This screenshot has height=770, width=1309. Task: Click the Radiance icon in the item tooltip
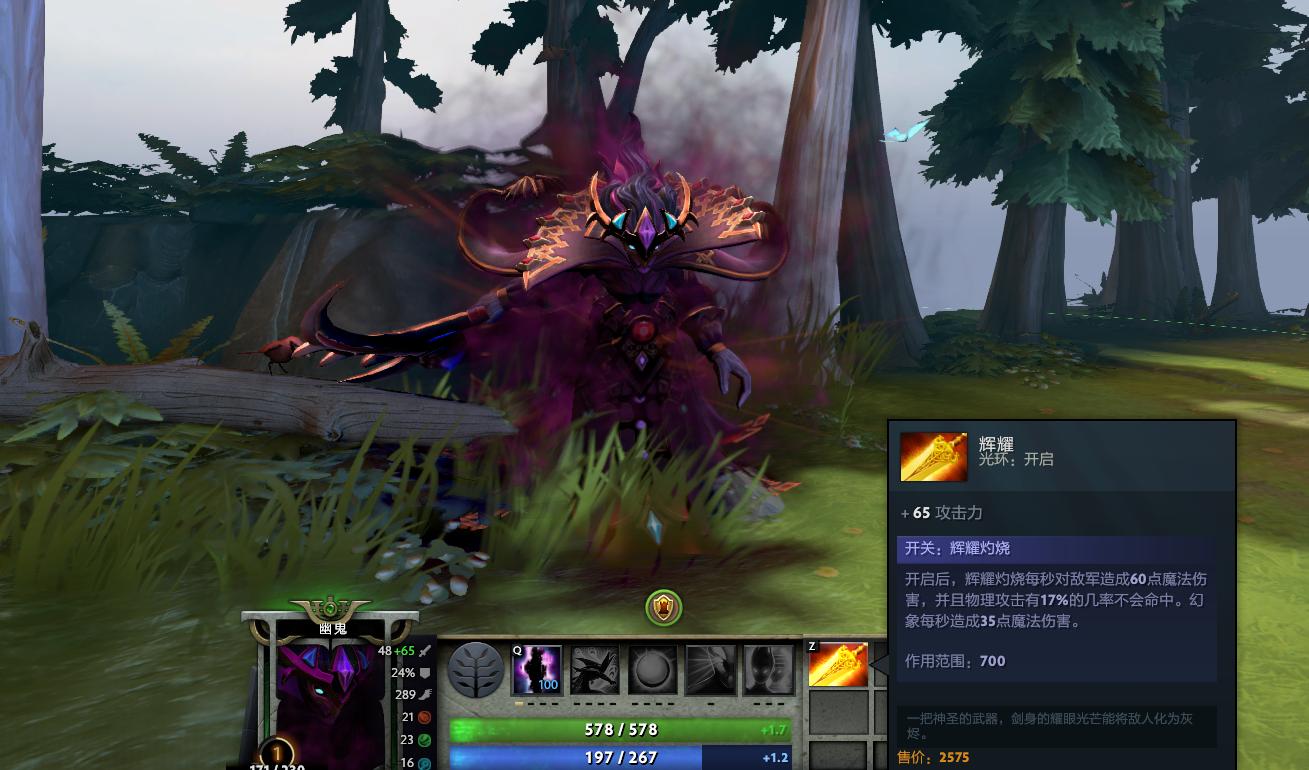click(x=933, y=456)
